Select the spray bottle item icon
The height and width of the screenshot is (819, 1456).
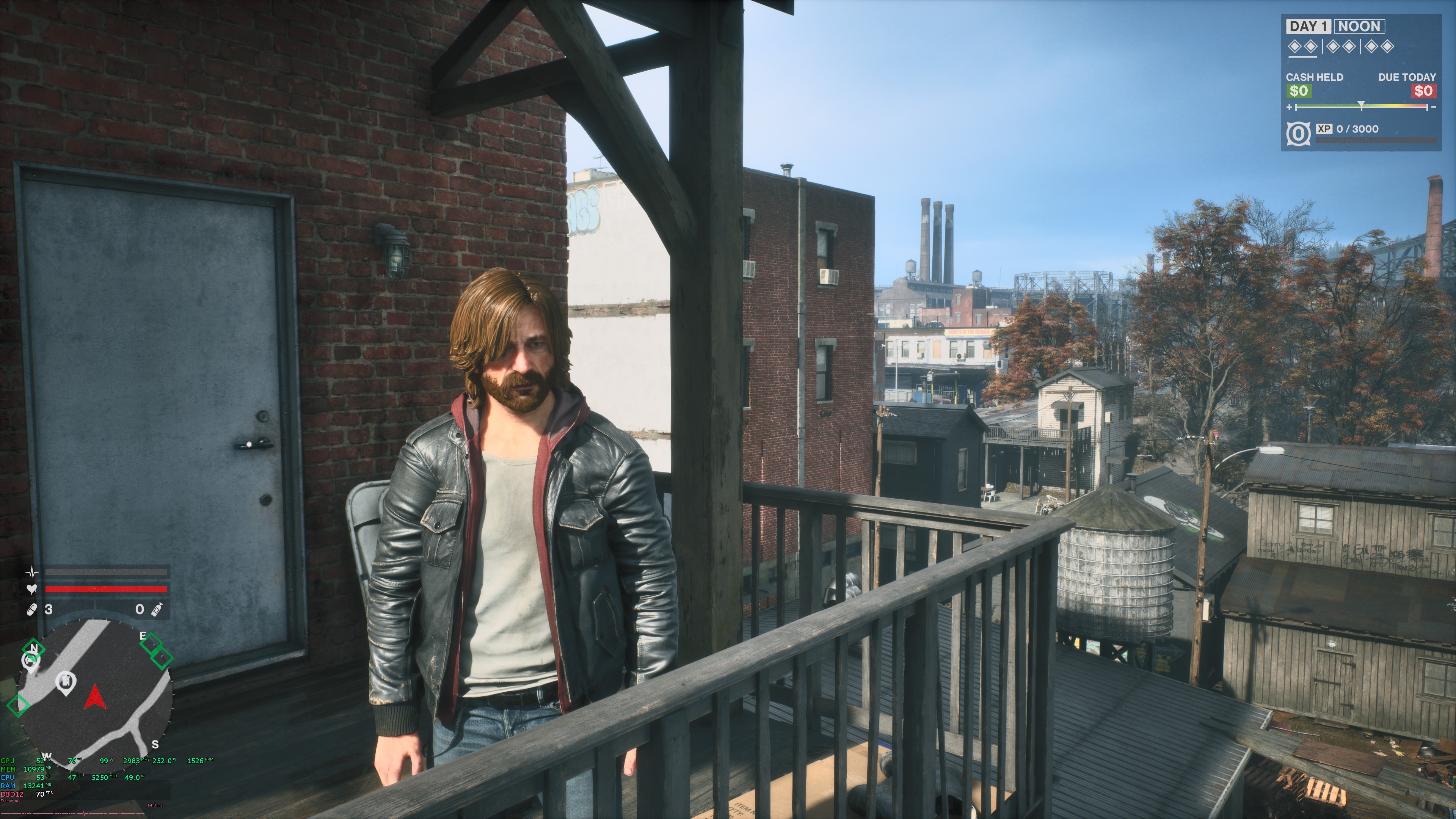155,609
